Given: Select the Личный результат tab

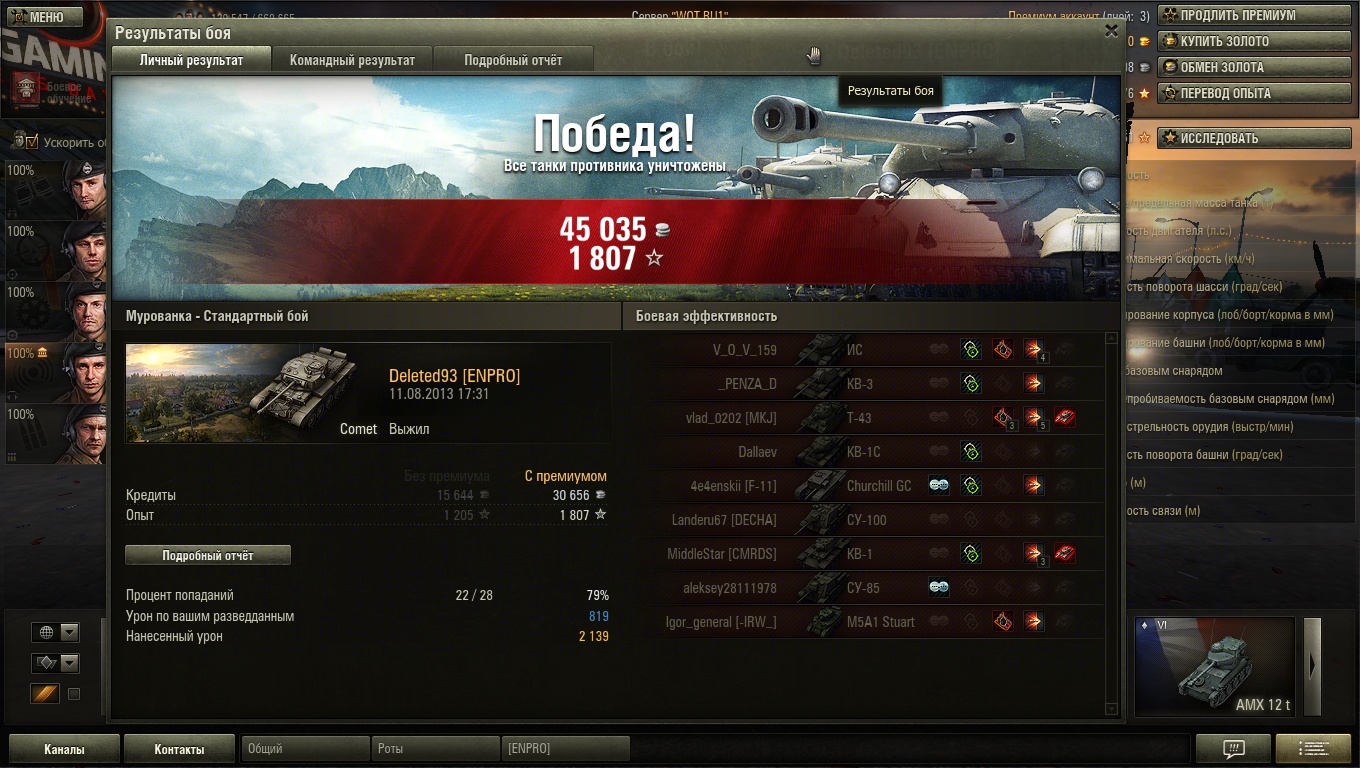Looking at the screenshot, I should coord(191,60).
